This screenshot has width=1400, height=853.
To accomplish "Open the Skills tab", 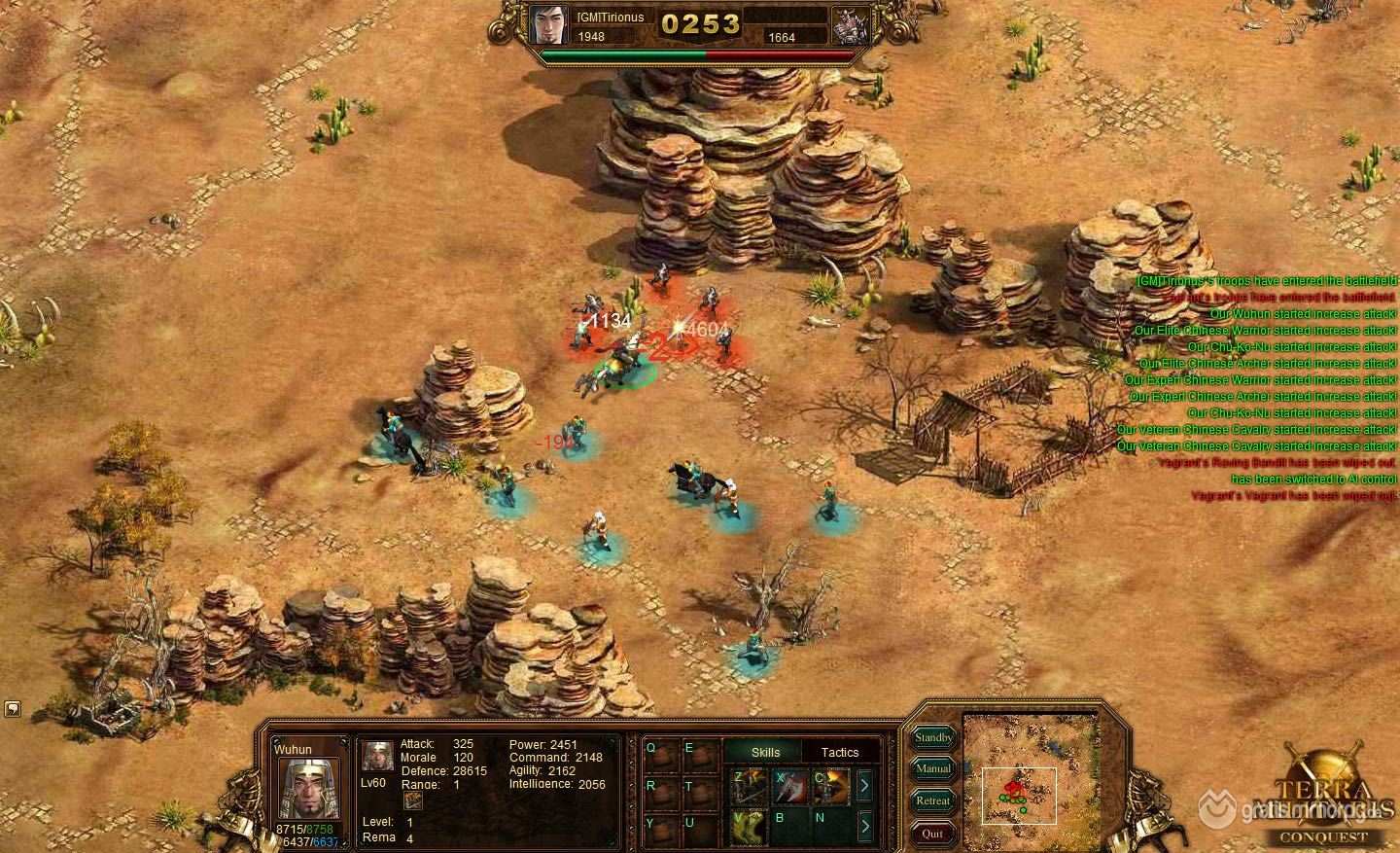I will pos(765,752).
